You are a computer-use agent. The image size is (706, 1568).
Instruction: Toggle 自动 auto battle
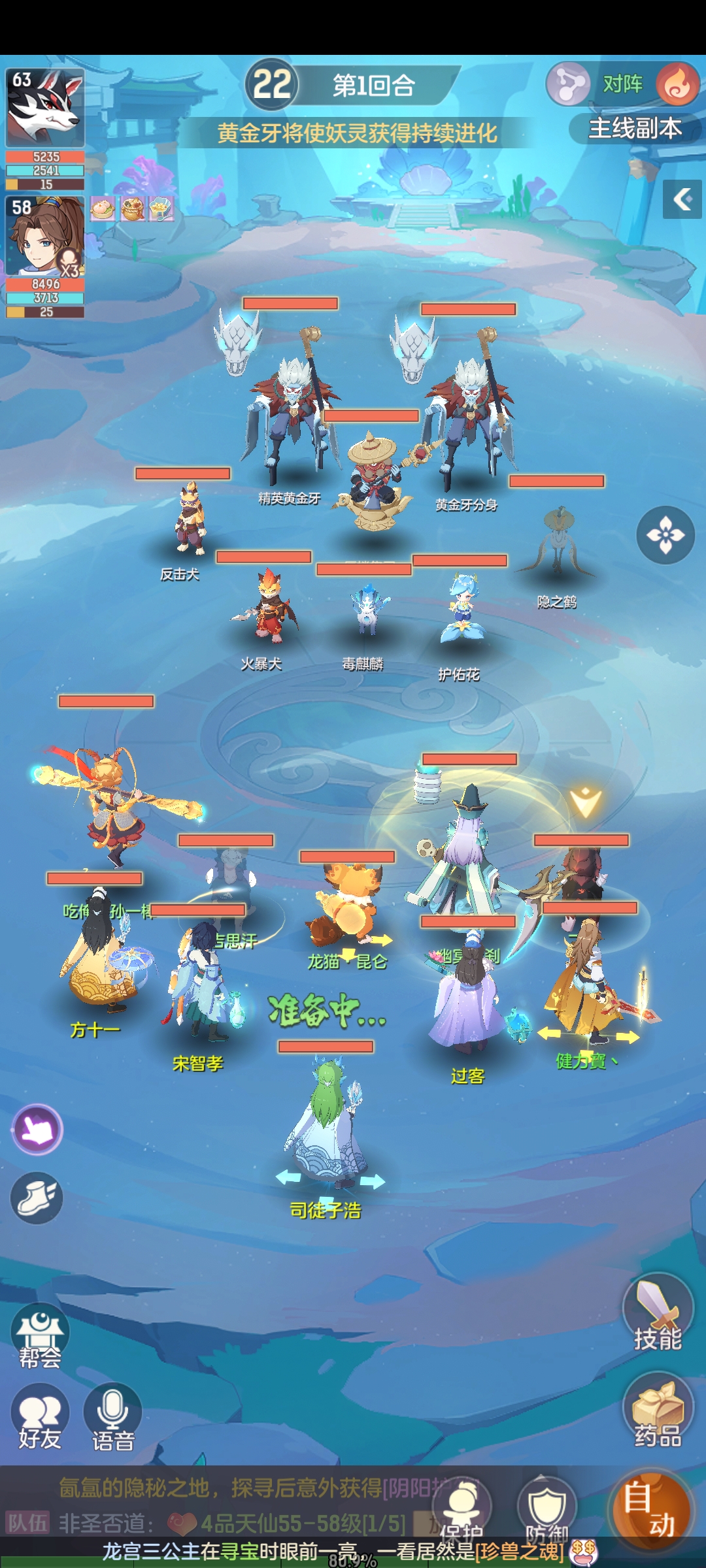[x=649, y=1508]
